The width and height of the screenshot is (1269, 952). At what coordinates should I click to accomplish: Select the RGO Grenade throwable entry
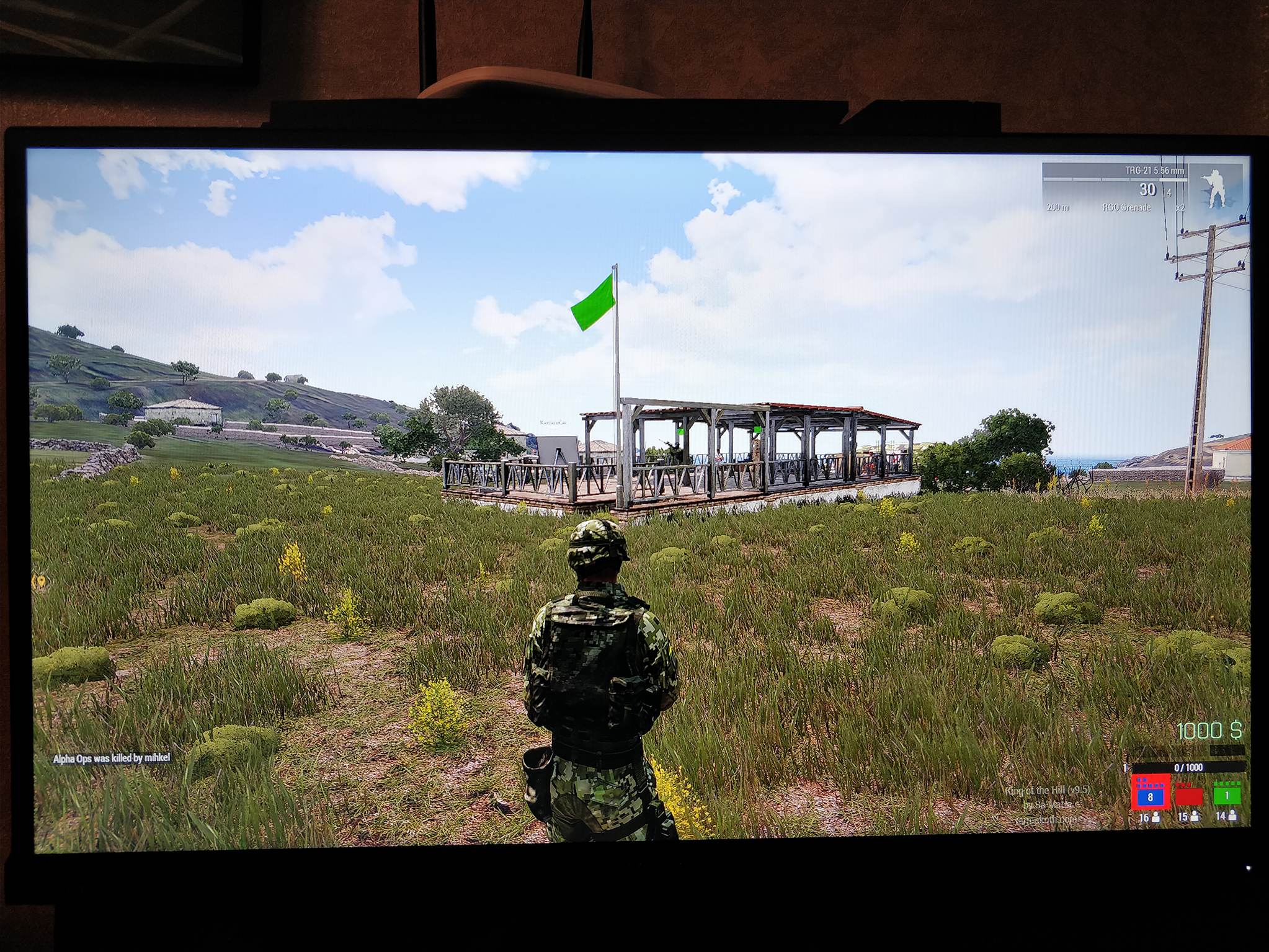pos(1126,207)
